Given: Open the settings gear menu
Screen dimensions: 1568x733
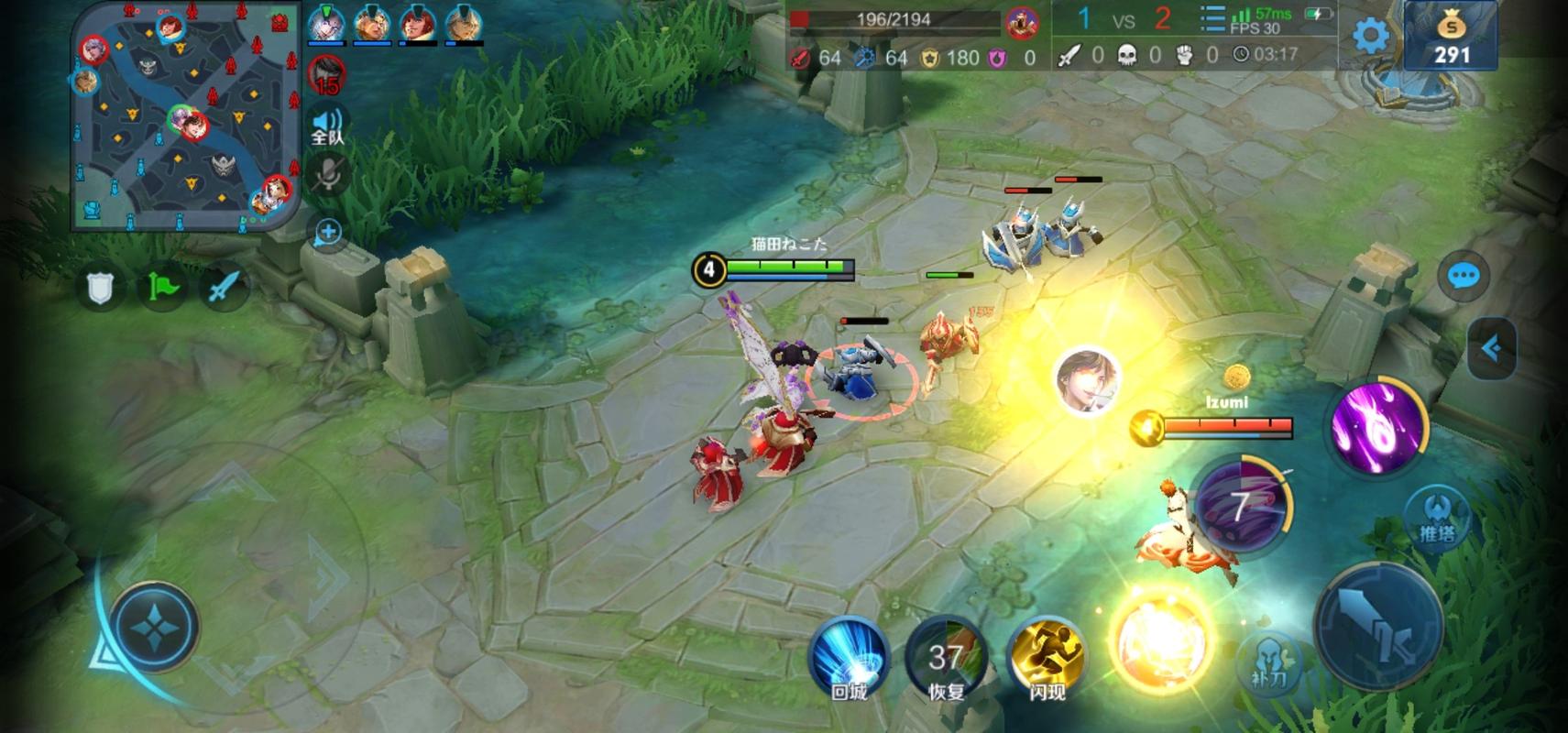Looking at the screenshot, I should tap(1370, 37).
